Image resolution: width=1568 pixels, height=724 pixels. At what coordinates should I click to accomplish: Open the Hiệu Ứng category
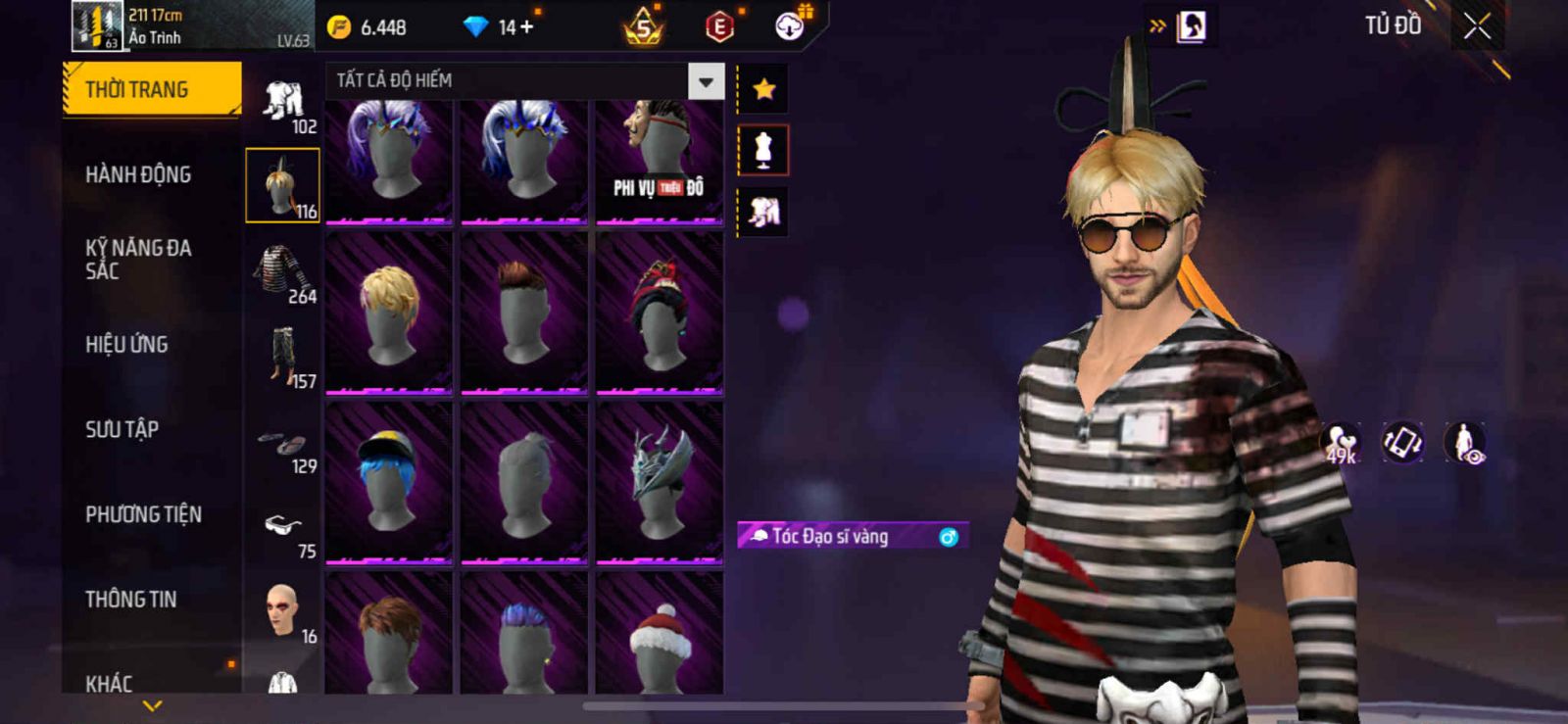pyautogui.click(x=126, y=345)
